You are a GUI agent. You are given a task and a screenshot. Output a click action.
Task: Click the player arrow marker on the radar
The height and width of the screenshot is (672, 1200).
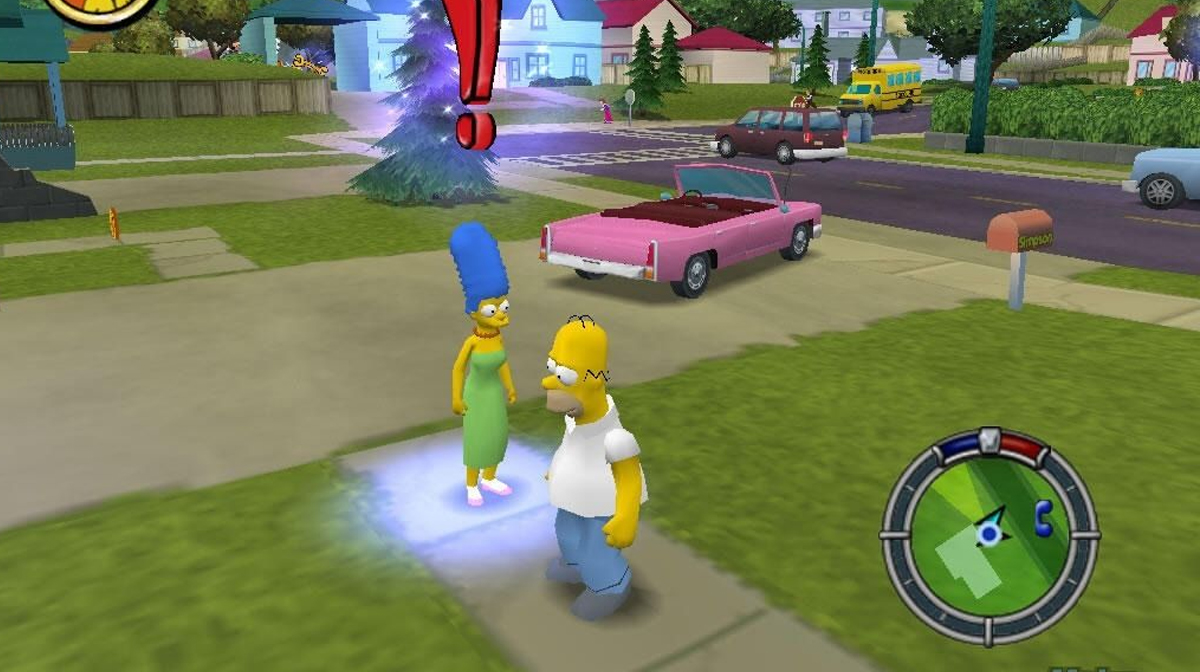990,529
